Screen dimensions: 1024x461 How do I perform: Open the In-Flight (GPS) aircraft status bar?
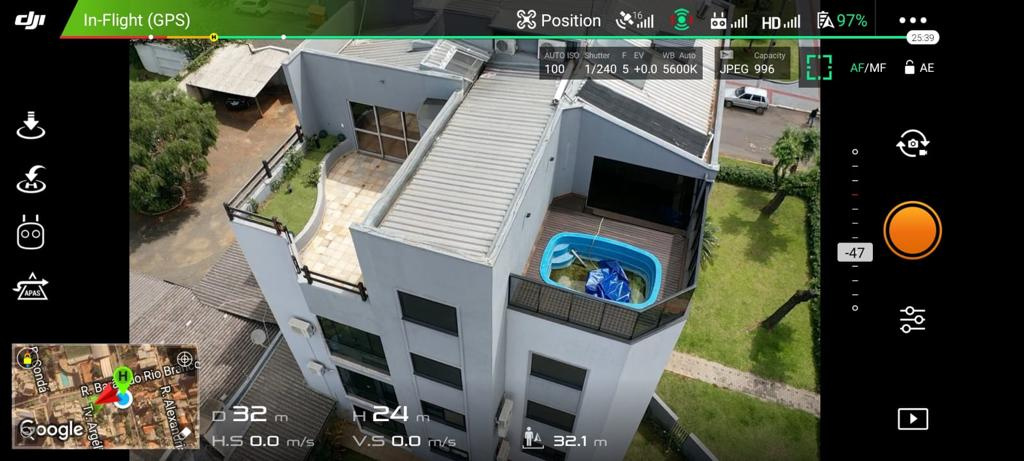pos(136,20)
